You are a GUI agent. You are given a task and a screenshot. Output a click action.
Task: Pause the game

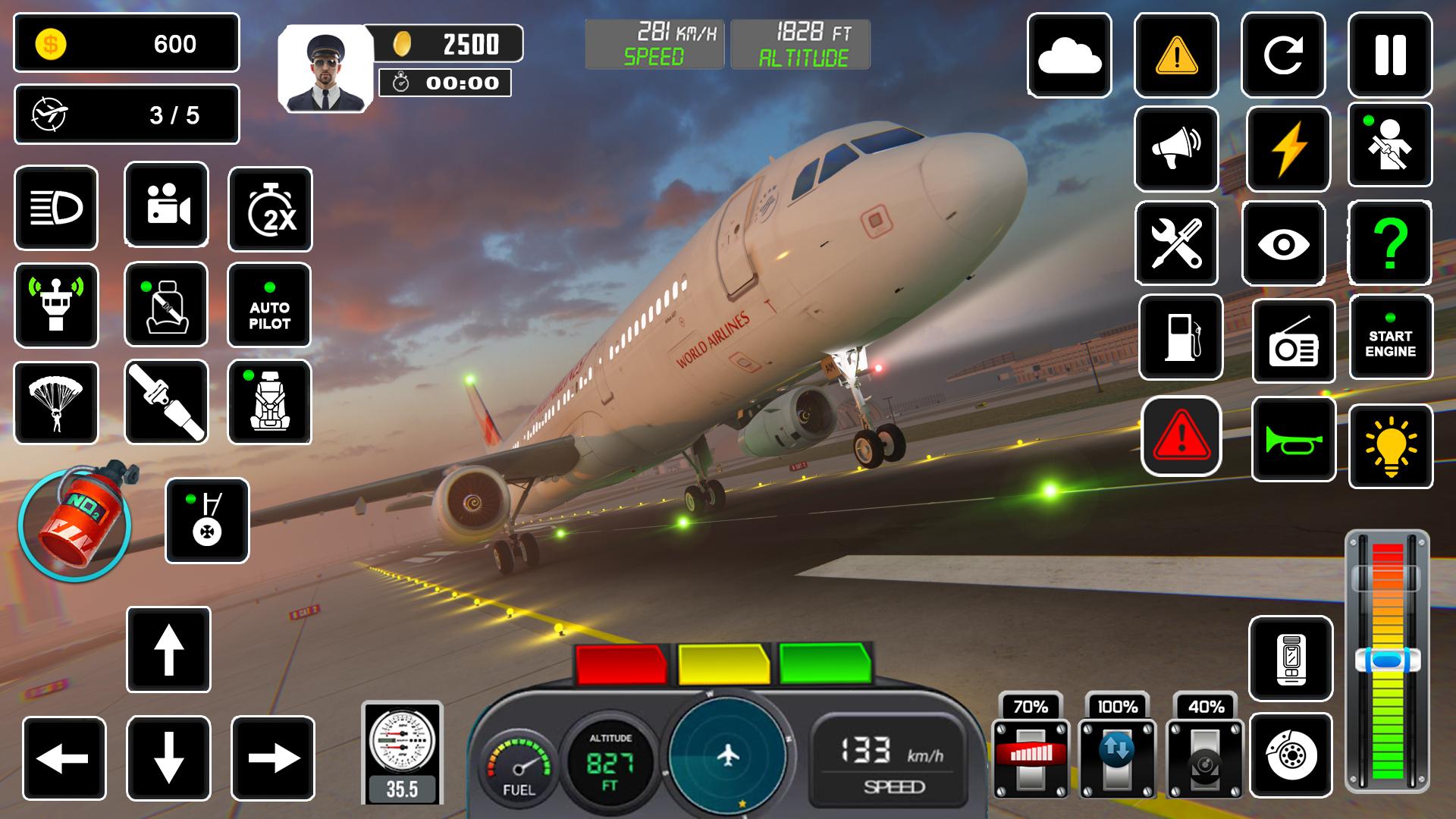[1390, 56]
